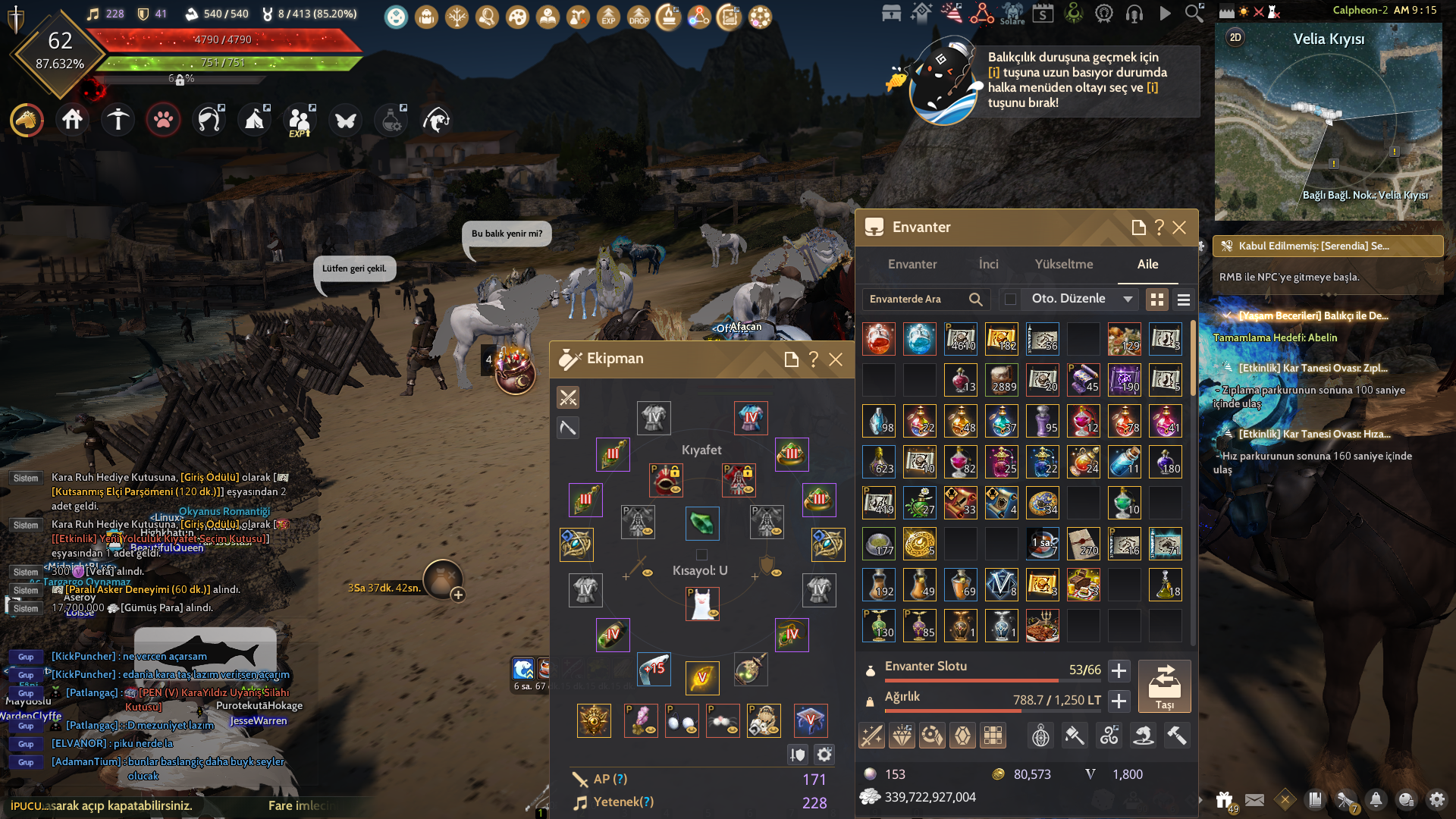Switch inventory to list view layout
The height and width of the screenshot is (819, 1456).
tap(1183, 300)
